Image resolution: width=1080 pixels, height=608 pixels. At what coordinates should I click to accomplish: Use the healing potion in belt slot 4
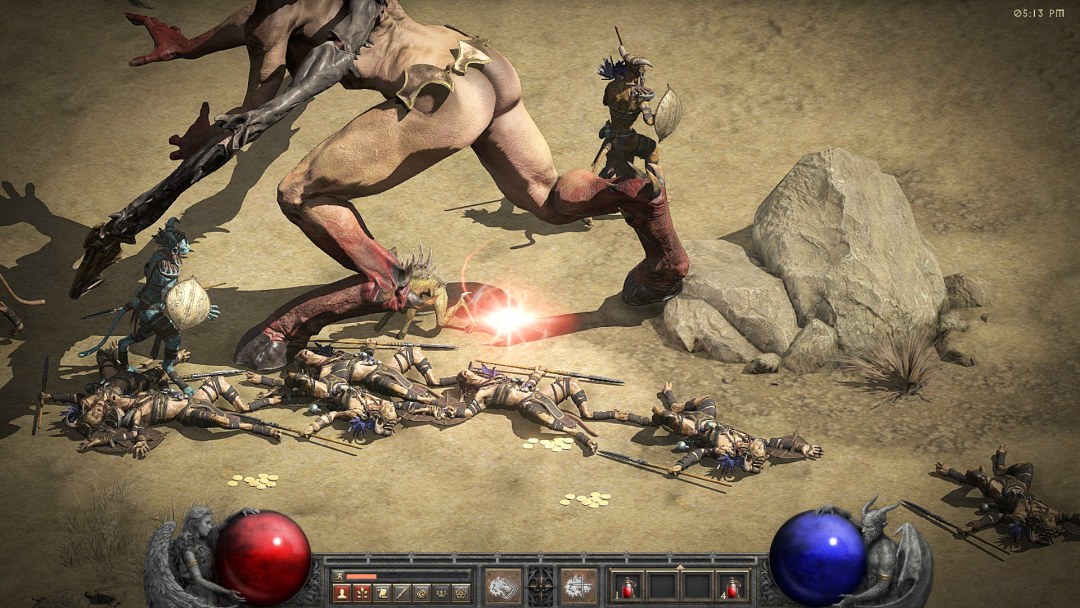(733, 586)
